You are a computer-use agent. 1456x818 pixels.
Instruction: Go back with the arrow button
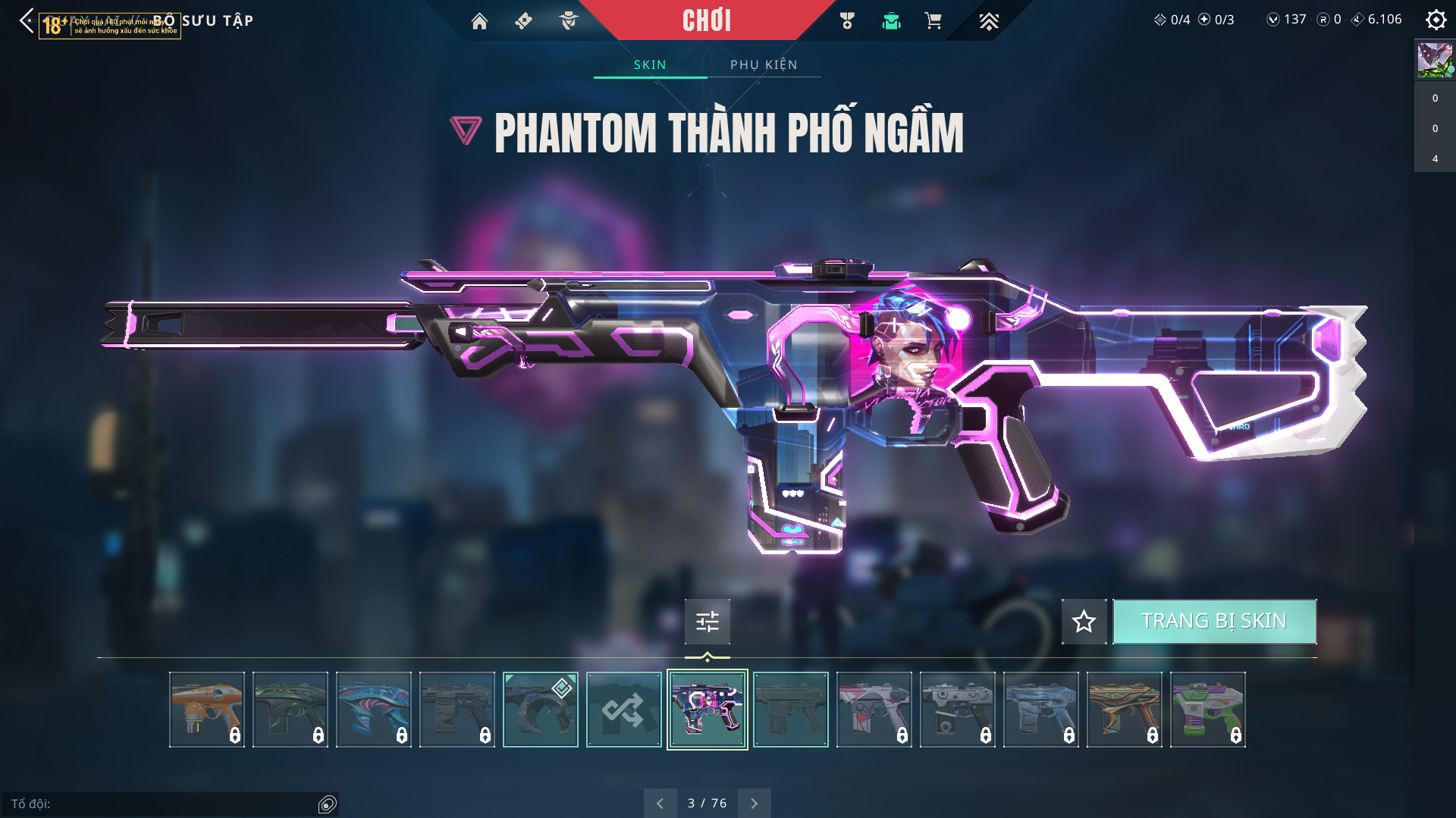click(x=27, y=20)
